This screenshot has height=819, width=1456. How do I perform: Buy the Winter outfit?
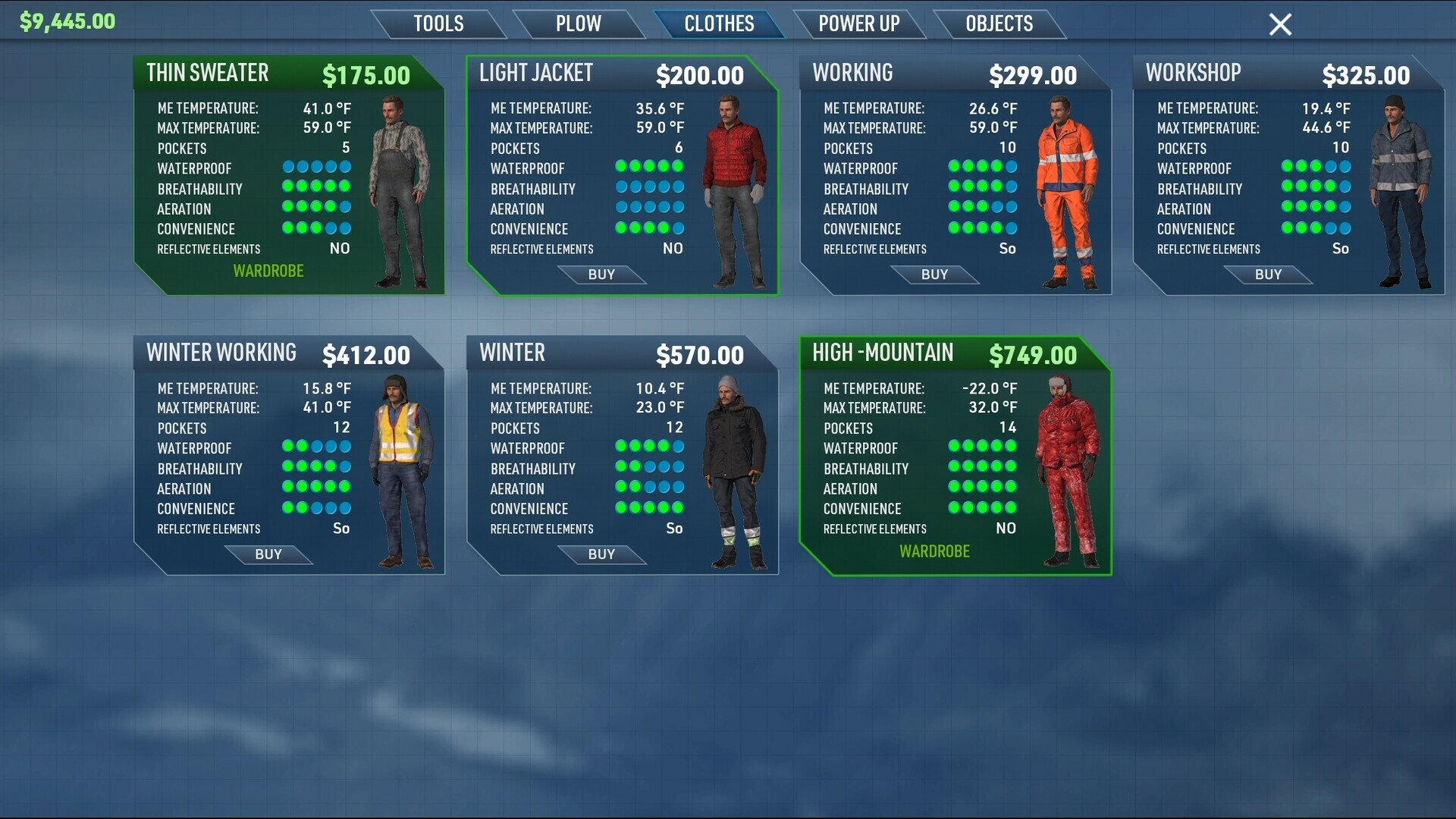[602, 554]
